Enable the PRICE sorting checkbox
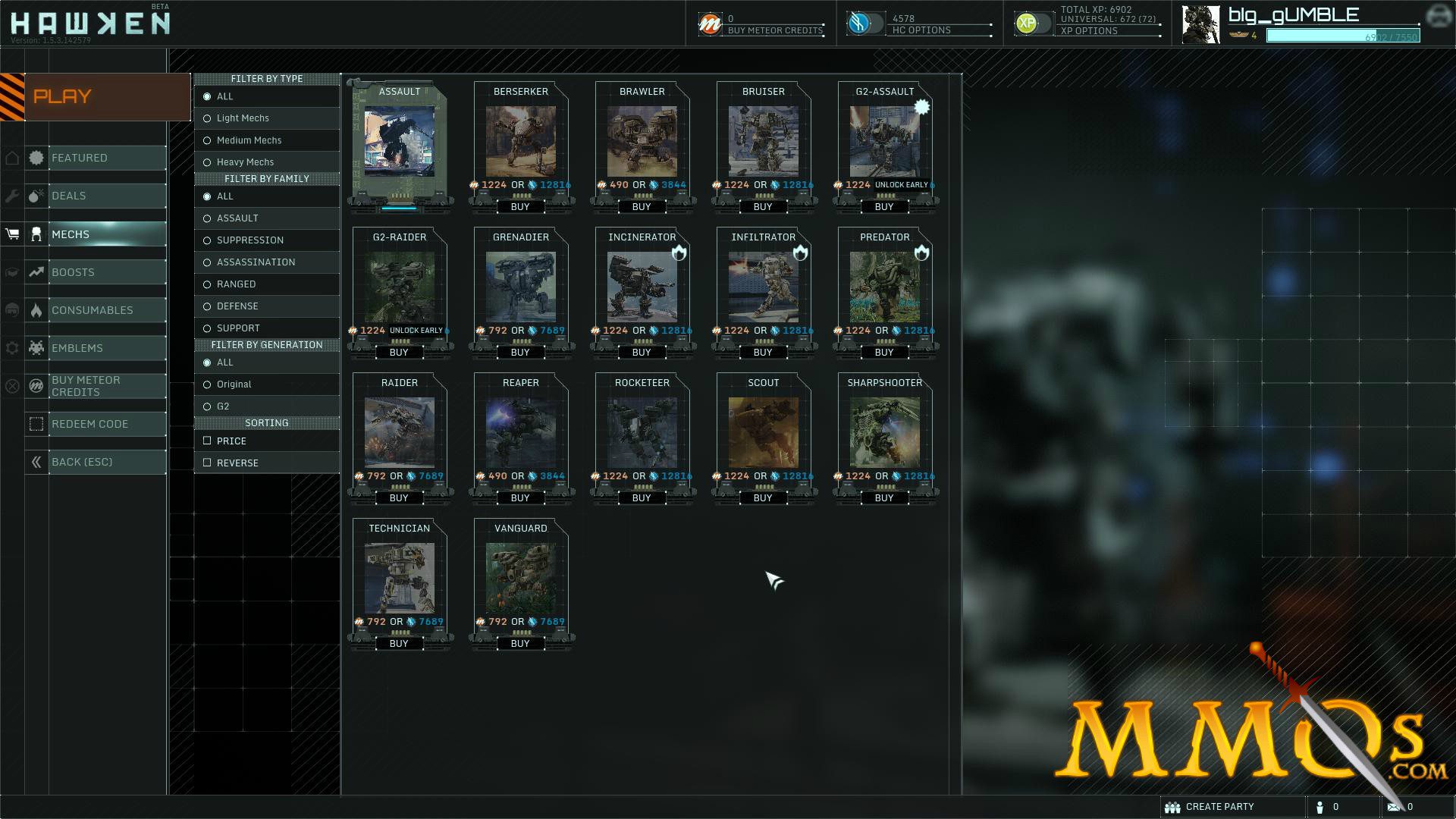Image resolution: width=1456 pixels, height=819 pixels. 208,441
